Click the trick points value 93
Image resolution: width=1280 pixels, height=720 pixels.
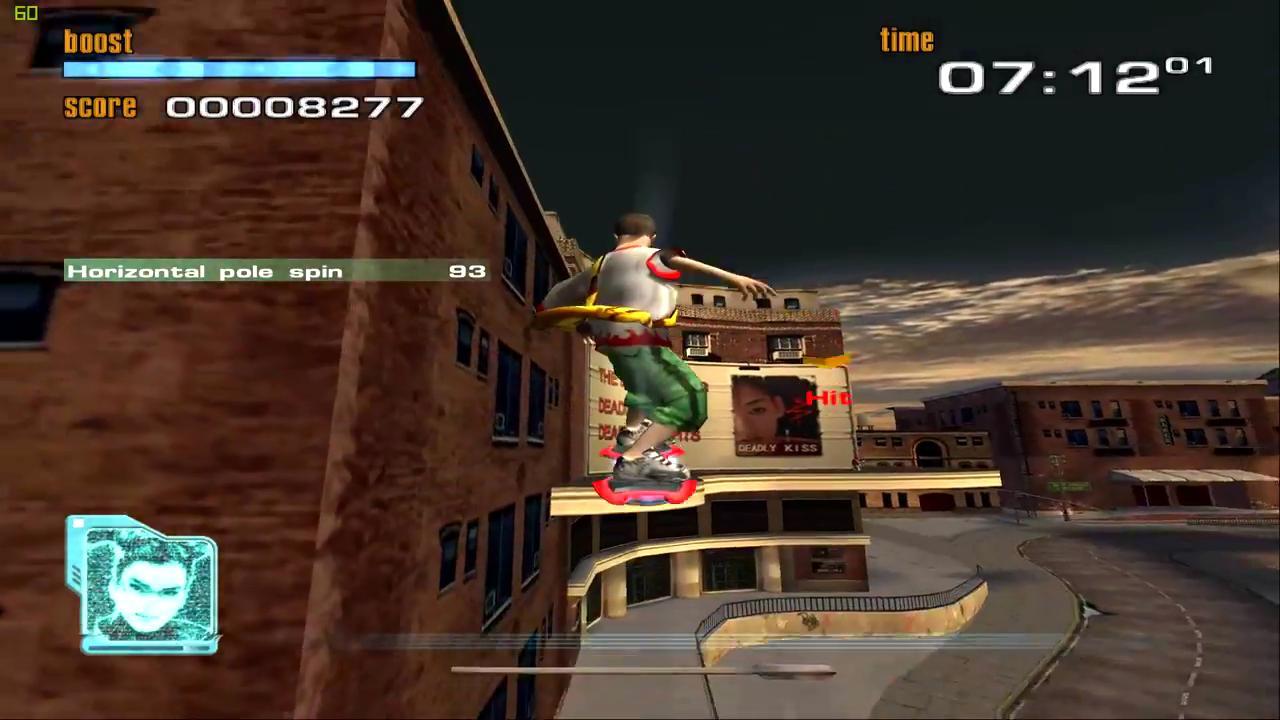coord(467,271)
